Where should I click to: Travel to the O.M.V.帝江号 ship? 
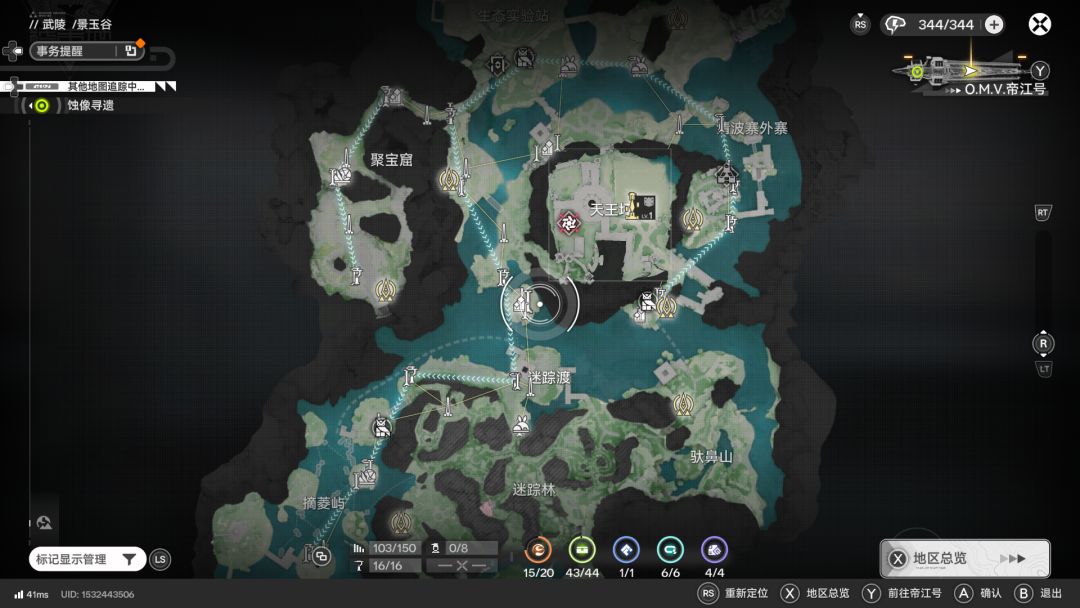point(971,72)
